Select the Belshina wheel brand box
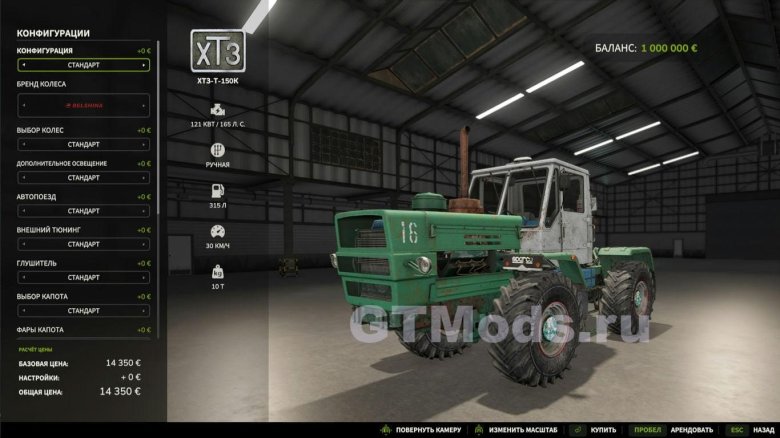Image resolution: width=780 pixels, height=438 pixels. pyautogui.click(x=84, y=104)
